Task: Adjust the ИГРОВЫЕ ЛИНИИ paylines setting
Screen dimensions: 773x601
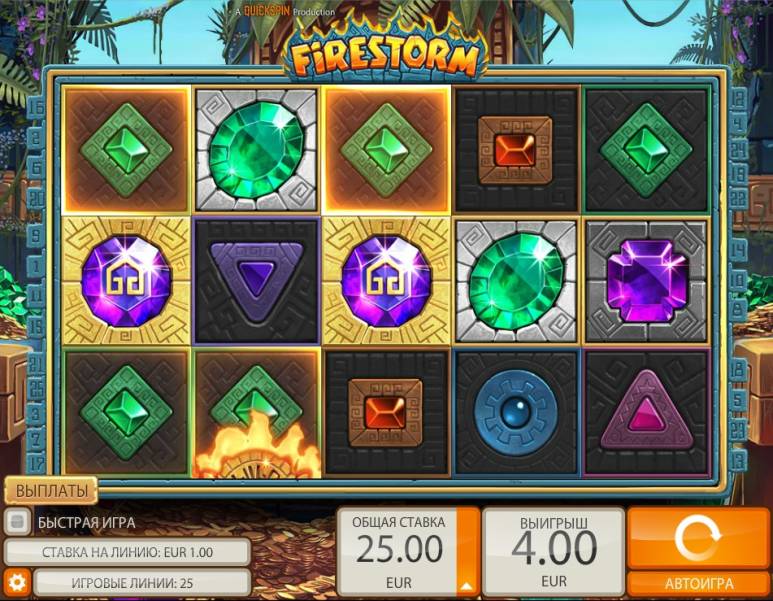Action: click(141, 582)
